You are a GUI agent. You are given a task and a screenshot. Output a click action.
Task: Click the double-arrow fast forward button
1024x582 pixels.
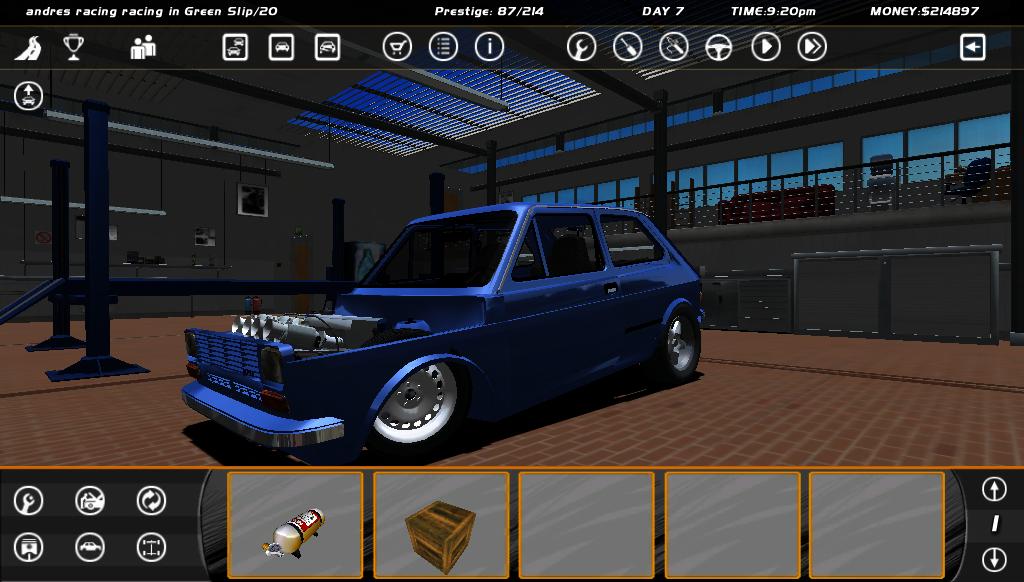[x=812, y=47]
